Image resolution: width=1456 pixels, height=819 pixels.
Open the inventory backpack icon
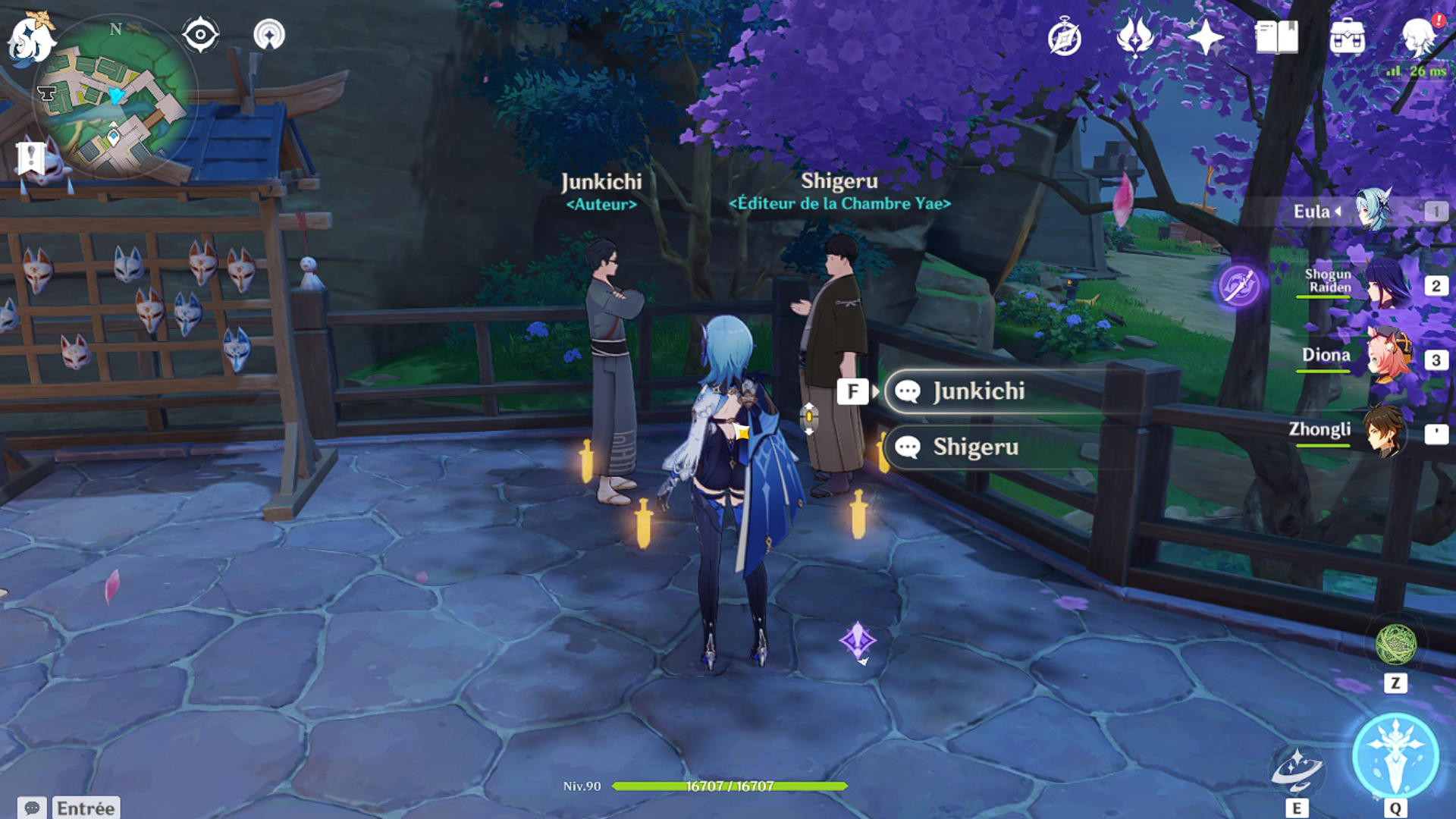click(x=1348, y=37)
